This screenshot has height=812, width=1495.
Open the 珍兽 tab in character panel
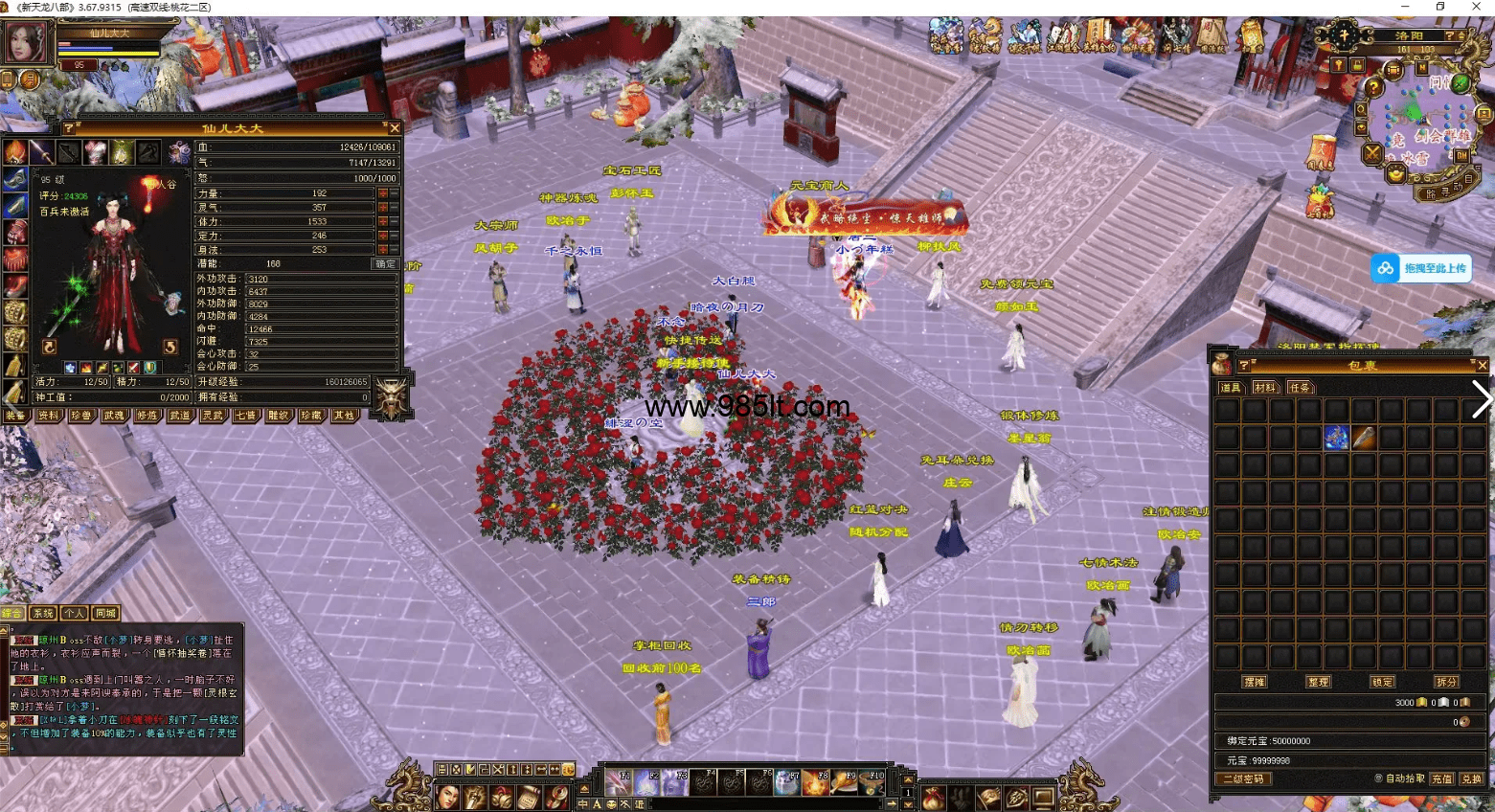pyautogui.click(x=81, y=416)
